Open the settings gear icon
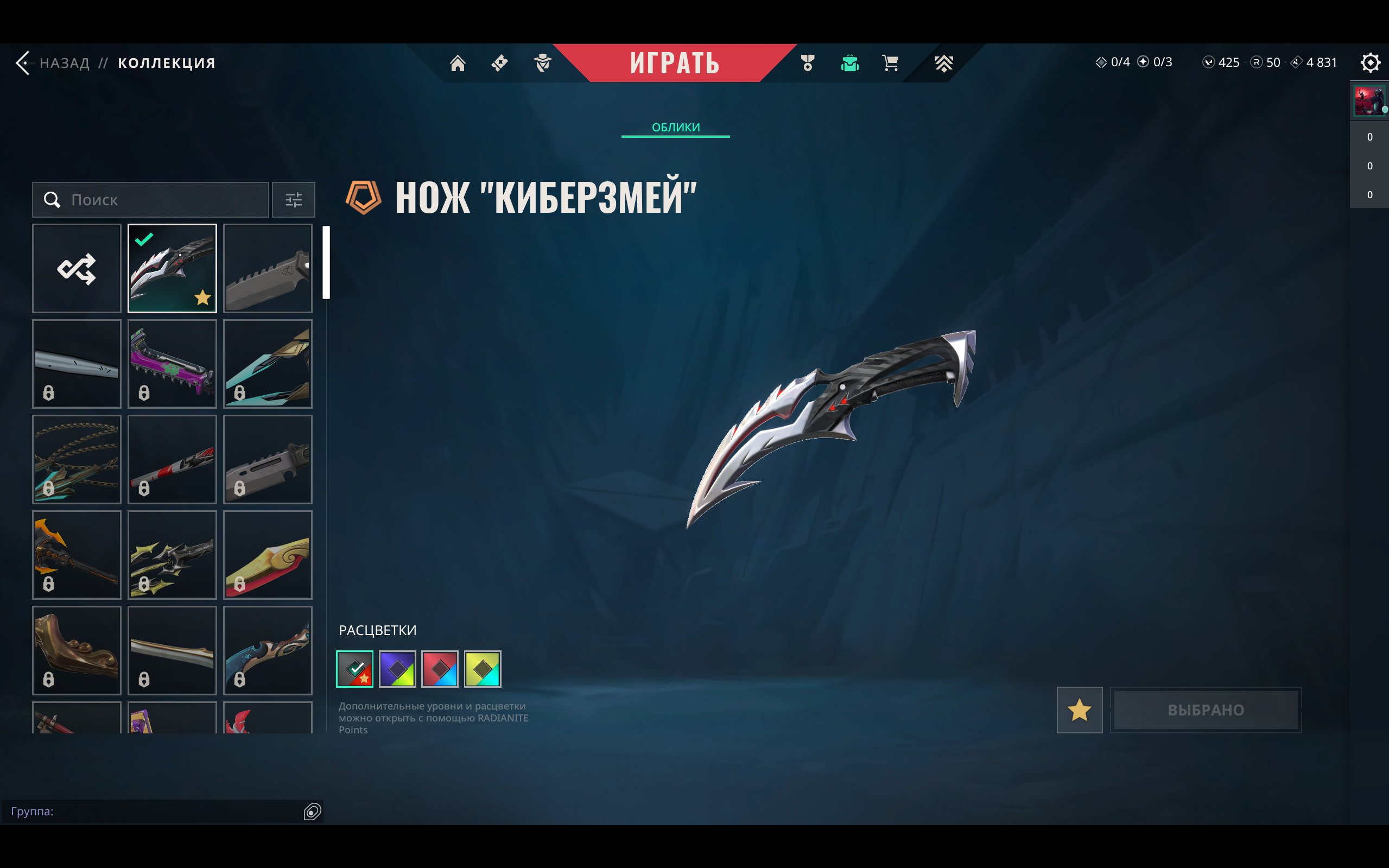Viewport: 1389px width, 868px height. 1371,62
